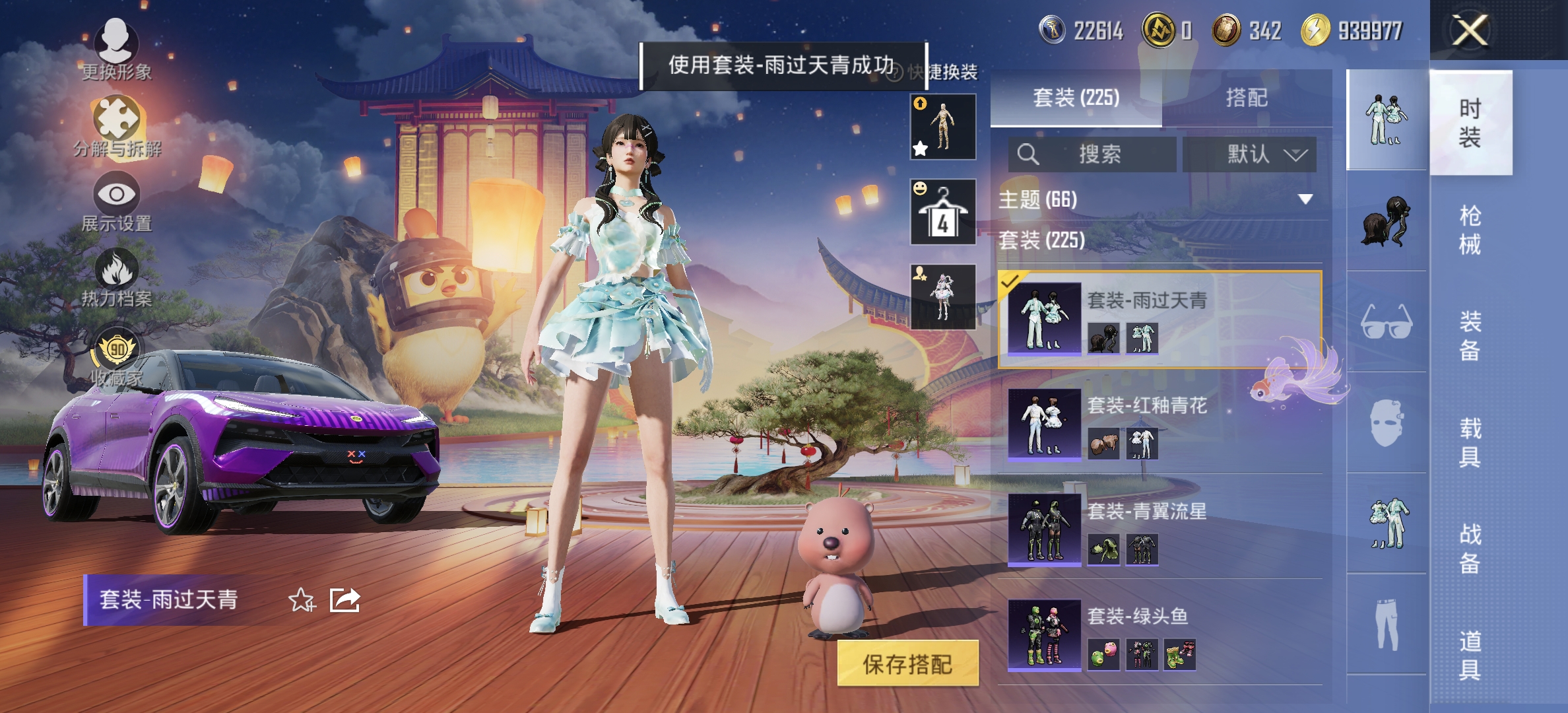This screenshot has height=713, width=1568.
Task: Expand the 主题 (66) section
Action: click(1161, 199)
